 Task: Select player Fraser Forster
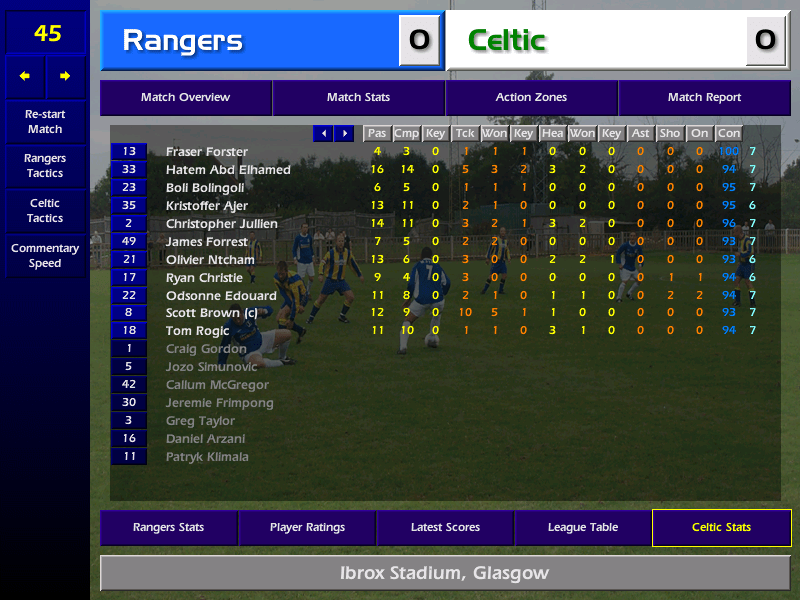tap(207, 152)
